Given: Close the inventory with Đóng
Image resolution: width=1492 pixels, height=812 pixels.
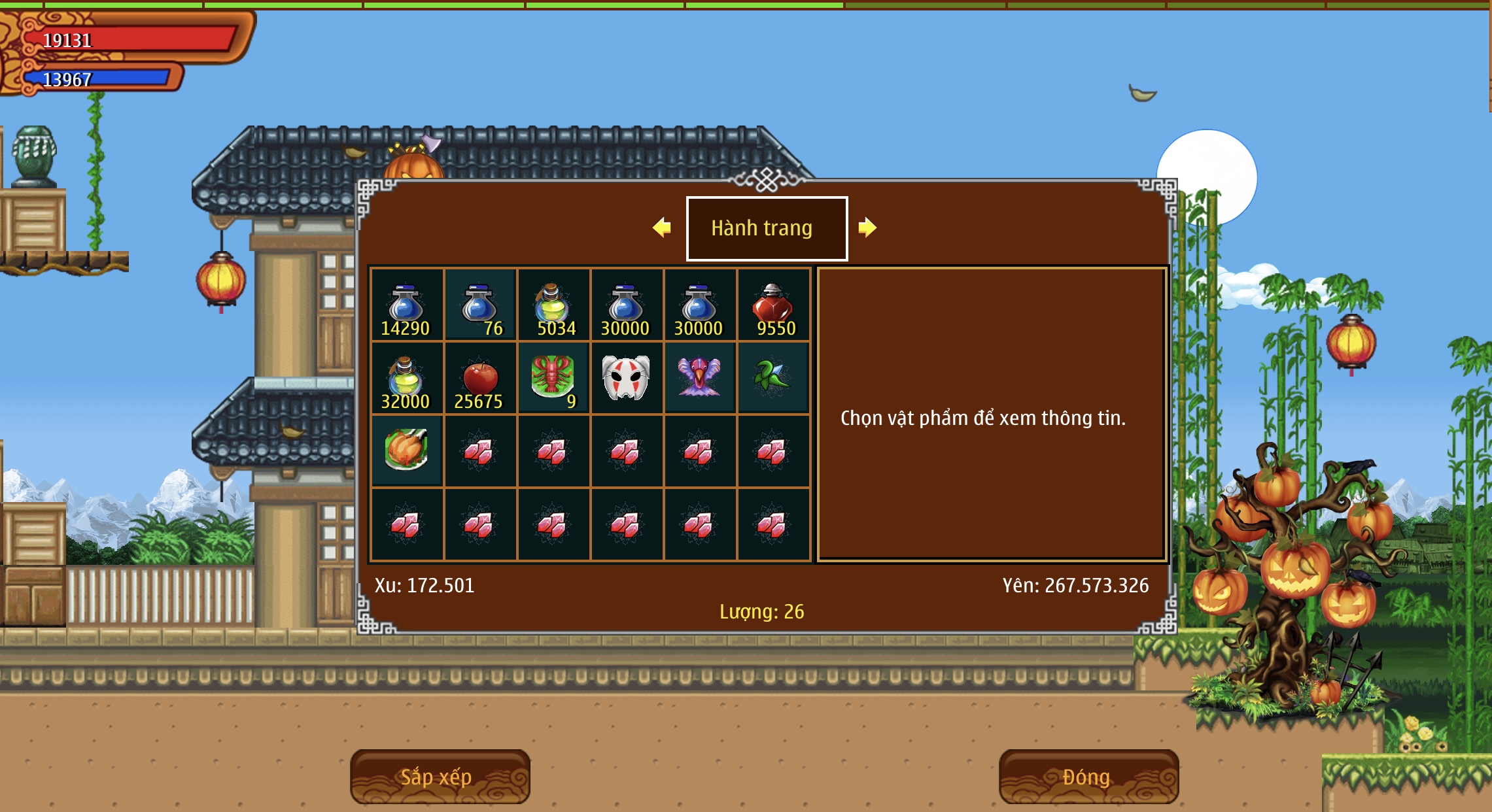Looking at the screenshot, I should pyautogui.click(x=1088, y=776).
